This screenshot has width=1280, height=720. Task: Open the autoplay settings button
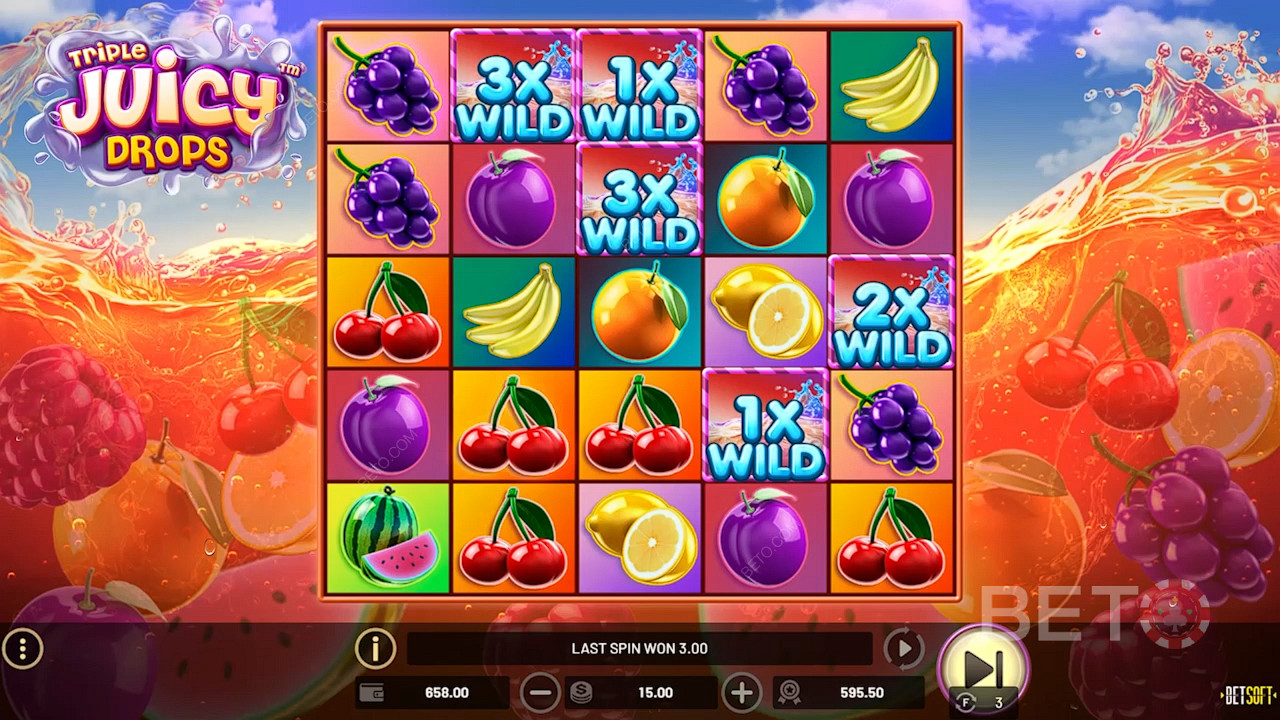tap(904, 649)
